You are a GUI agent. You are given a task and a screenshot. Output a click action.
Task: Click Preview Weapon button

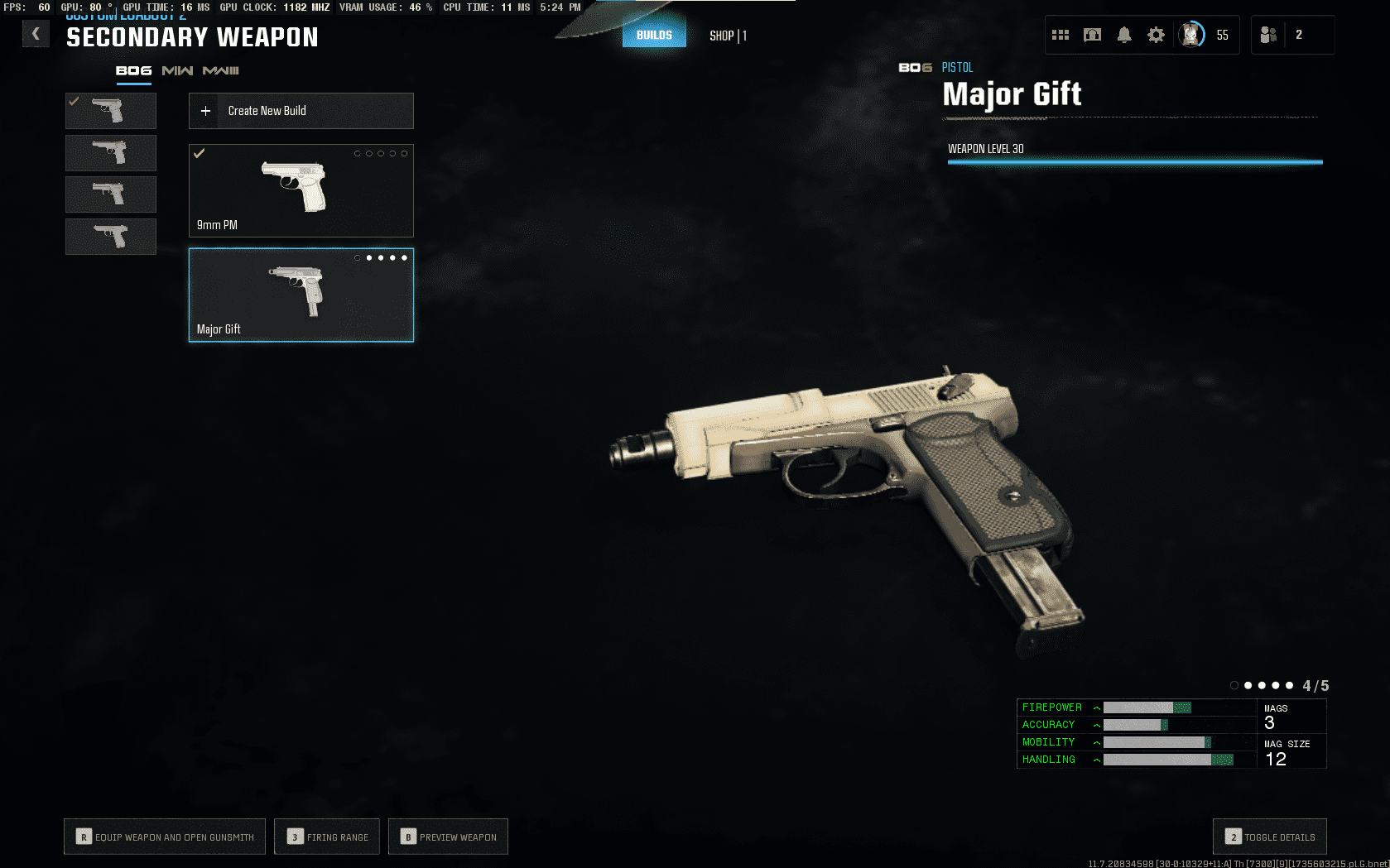coord(448,837)
